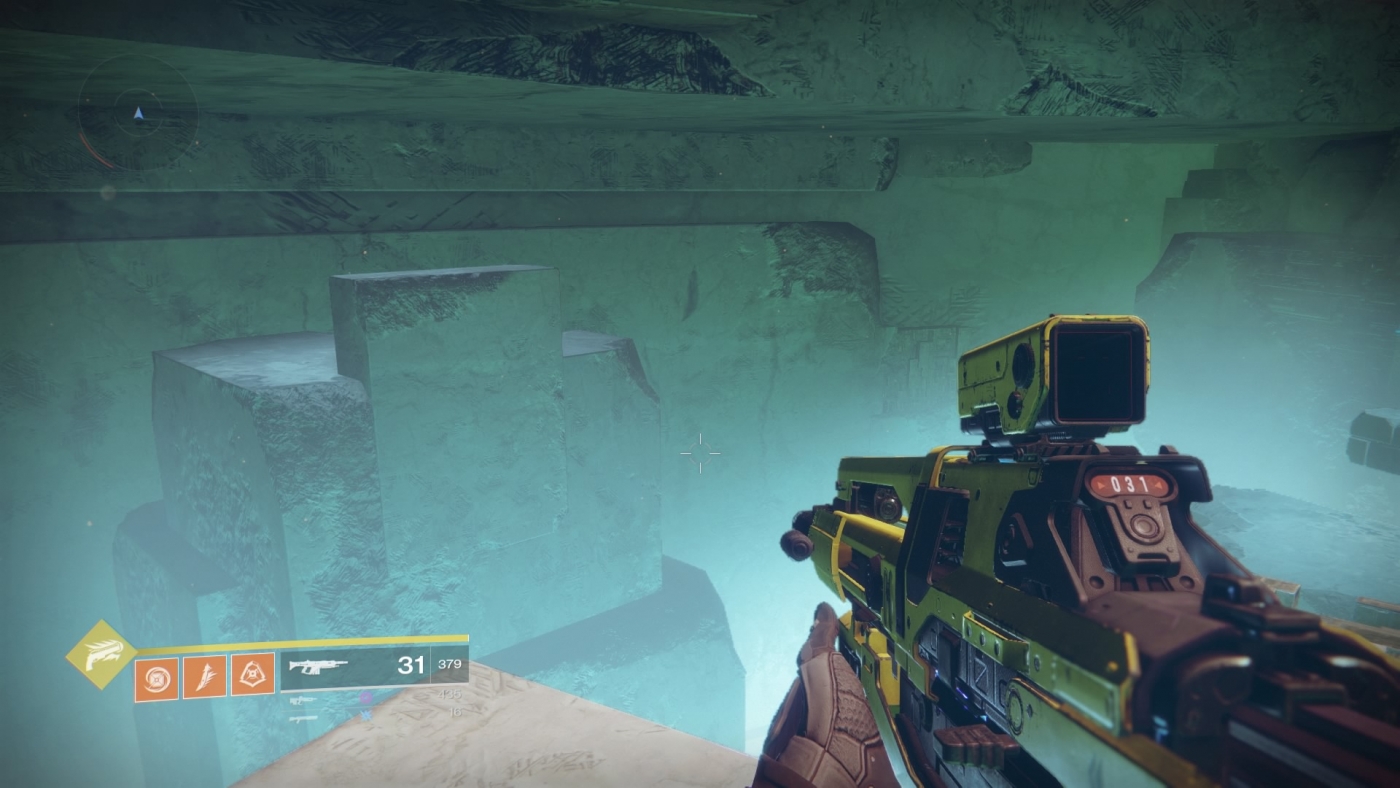Click the player arrow on the radar
Image resolution: width=1400 pixels, height=788 pixels.
(138, 113)
